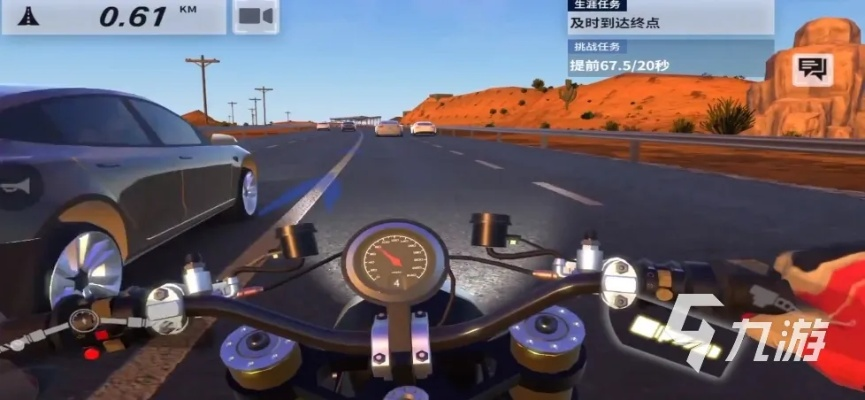Open the chat messages panel
Viewport: 865px width, 400px height.
pyautogui.click(x=811, y=69)
